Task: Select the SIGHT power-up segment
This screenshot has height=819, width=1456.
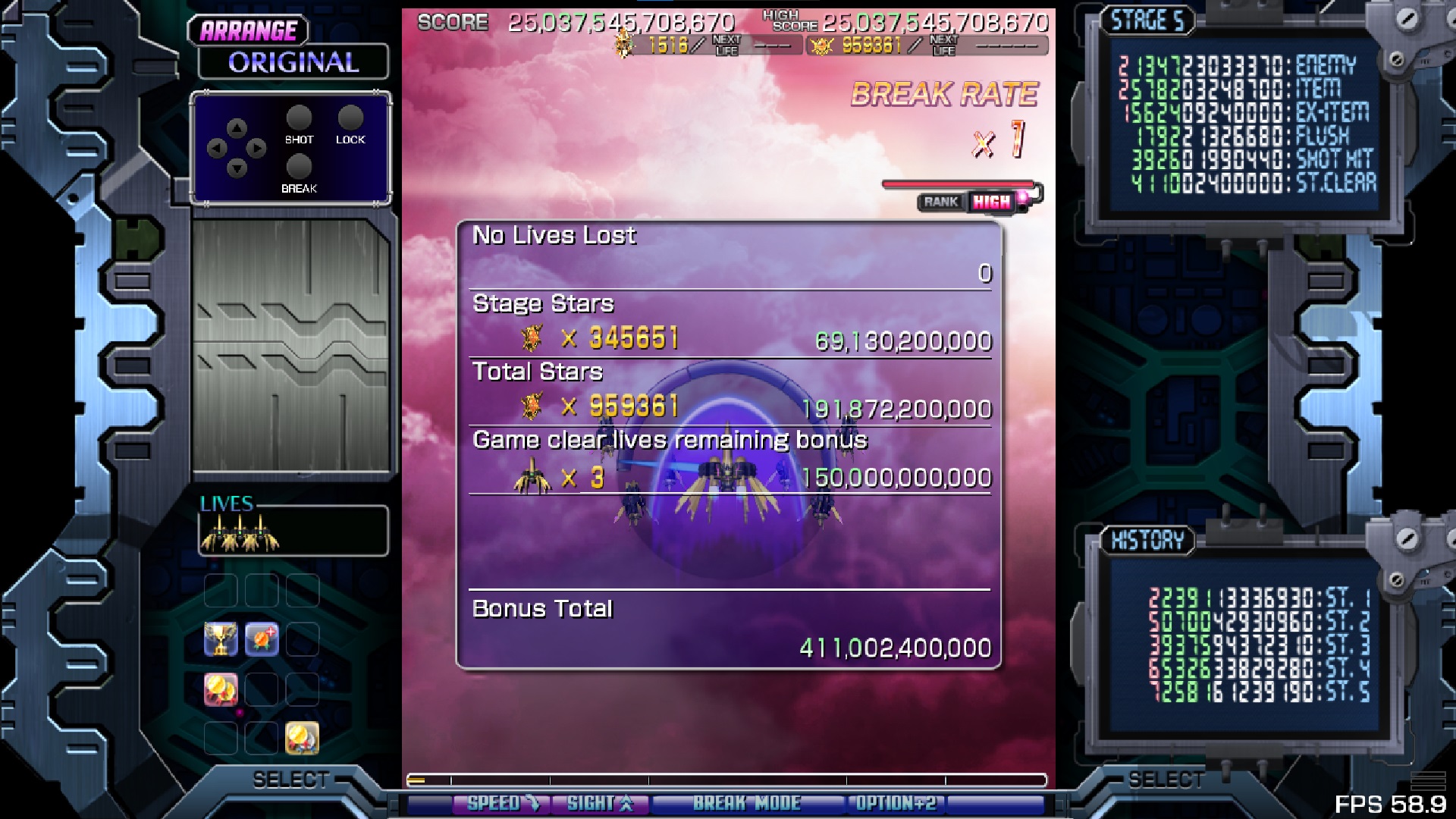Action: point(600,804)
